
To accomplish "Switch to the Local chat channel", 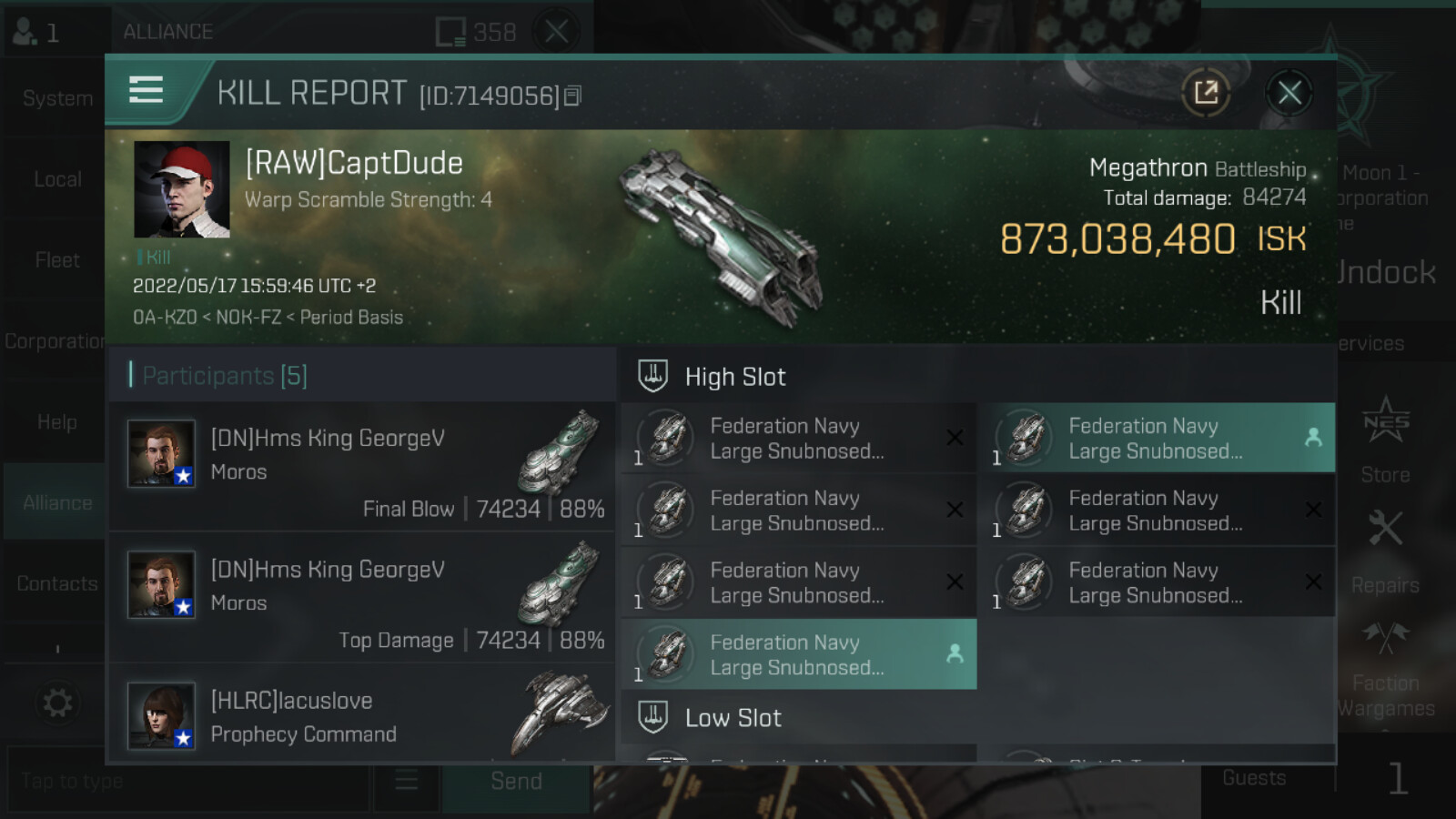I will point(56,179).
